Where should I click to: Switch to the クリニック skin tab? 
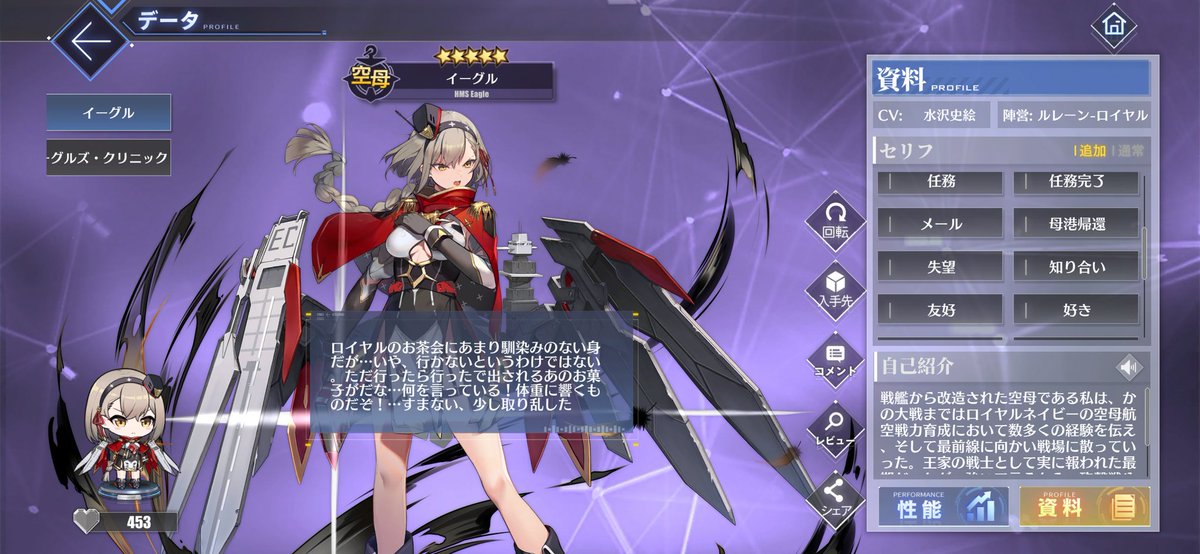(108, 157)
